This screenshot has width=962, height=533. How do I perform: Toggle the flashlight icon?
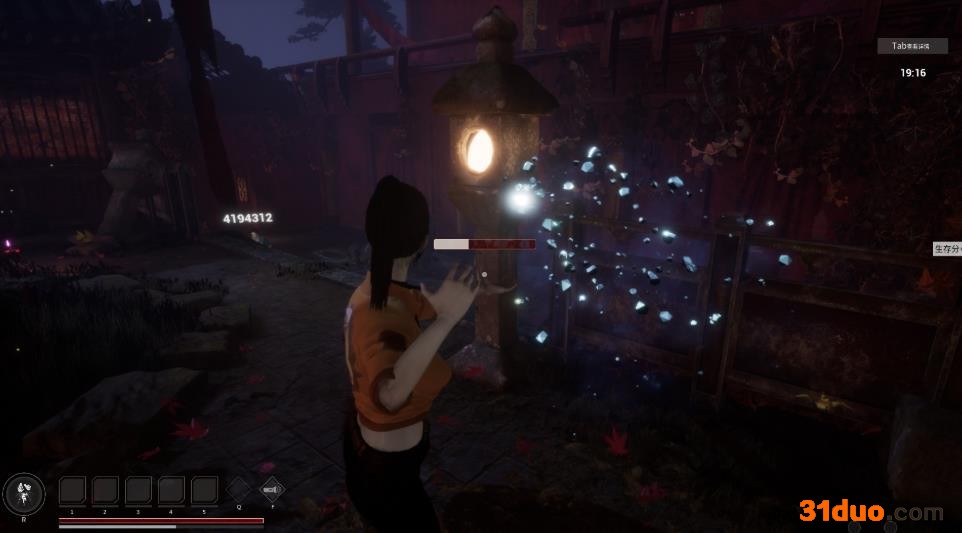click(271, 489)
